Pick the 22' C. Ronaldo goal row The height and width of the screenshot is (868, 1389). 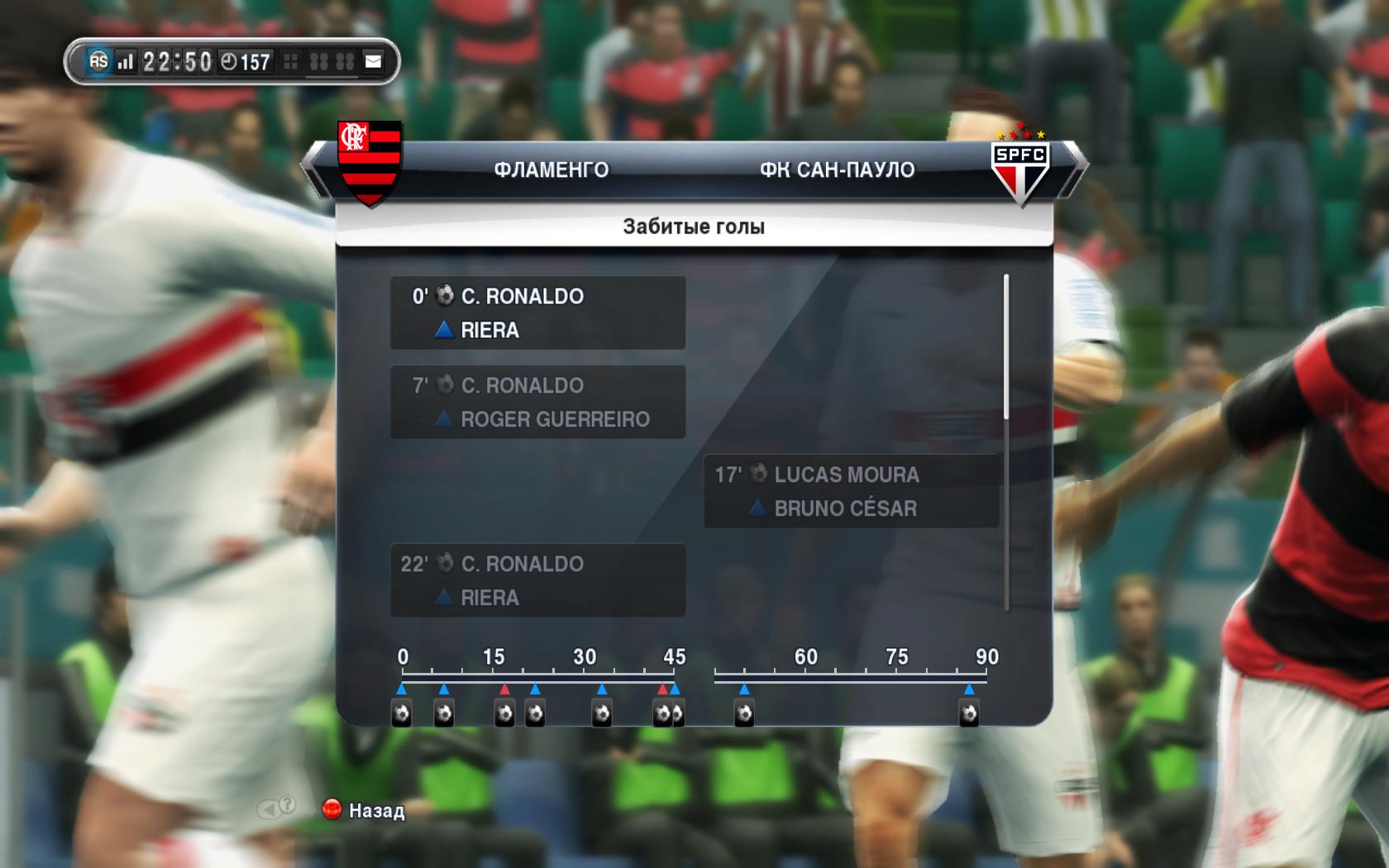[x=537, y=580]
